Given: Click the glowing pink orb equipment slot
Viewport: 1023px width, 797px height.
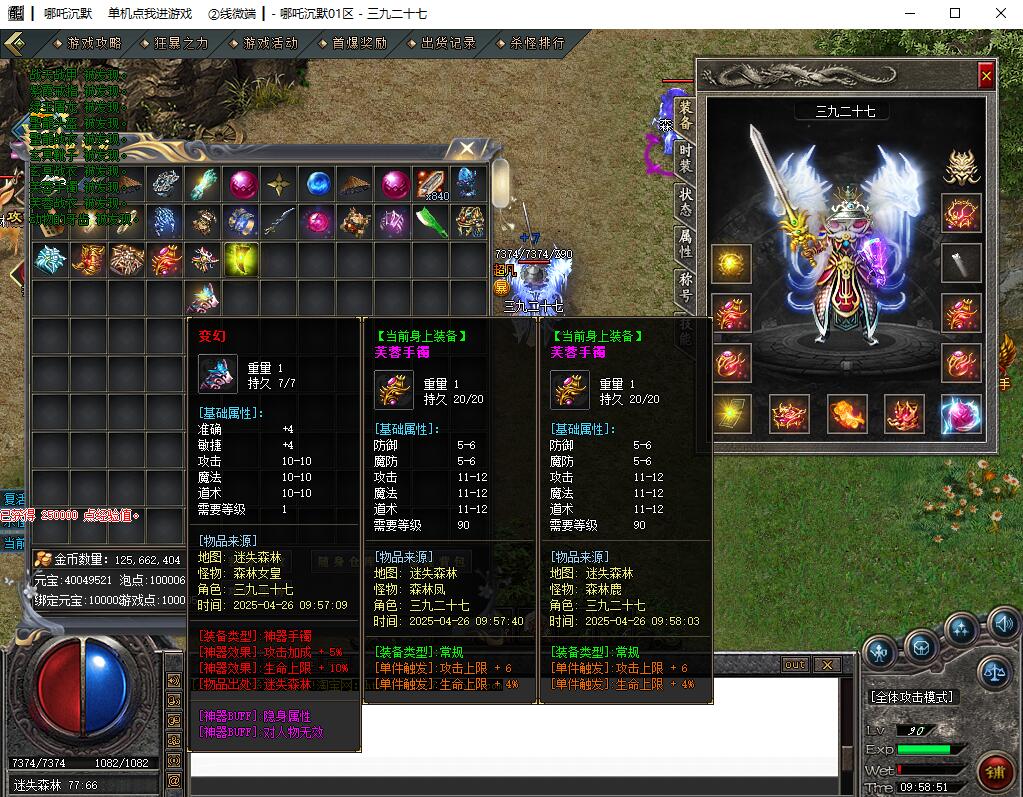Looking at the screenshot, I should point(961,414).
